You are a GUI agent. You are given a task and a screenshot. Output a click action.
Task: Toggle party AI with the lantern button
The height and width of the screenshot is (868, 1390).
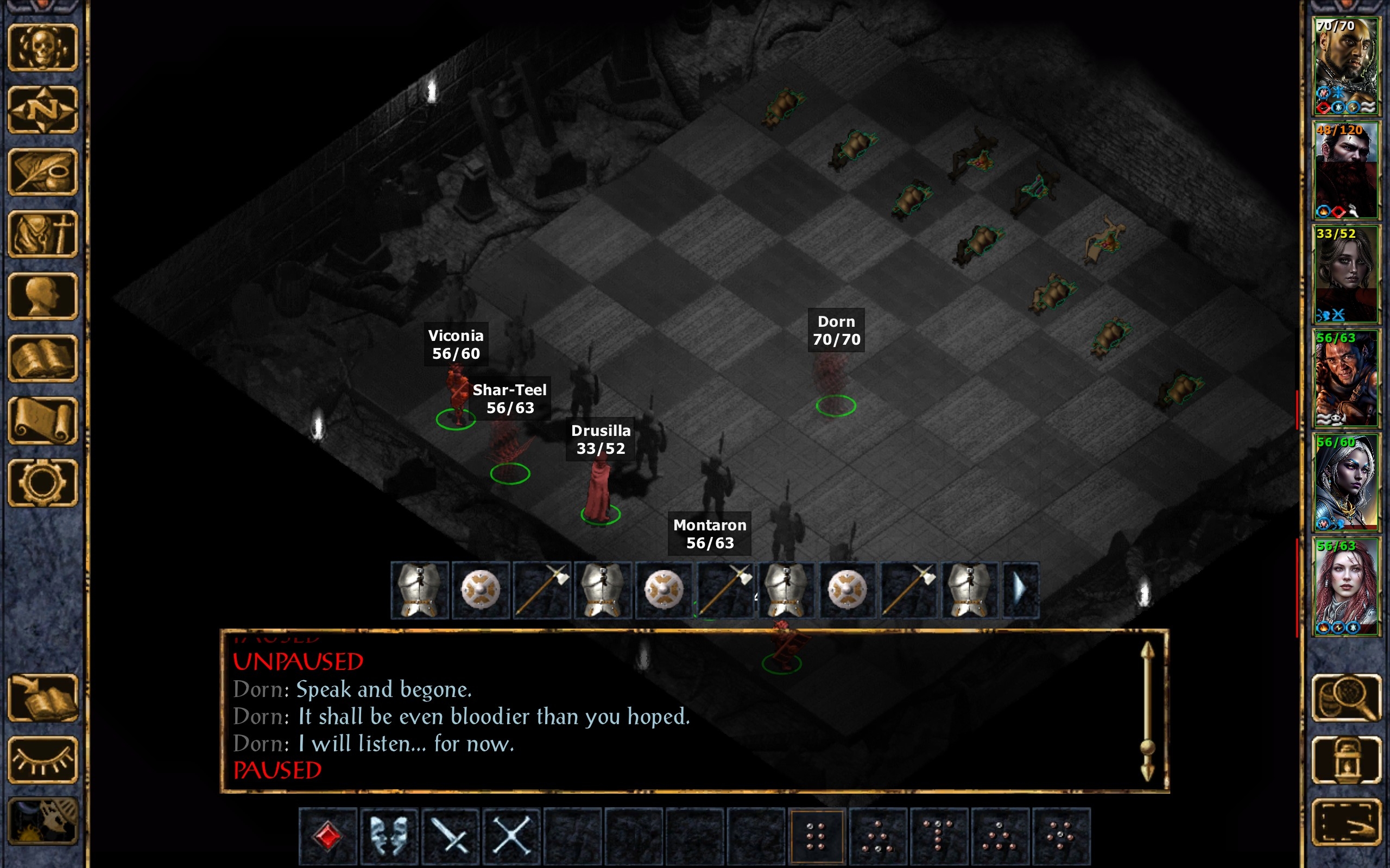(1347, 760)
